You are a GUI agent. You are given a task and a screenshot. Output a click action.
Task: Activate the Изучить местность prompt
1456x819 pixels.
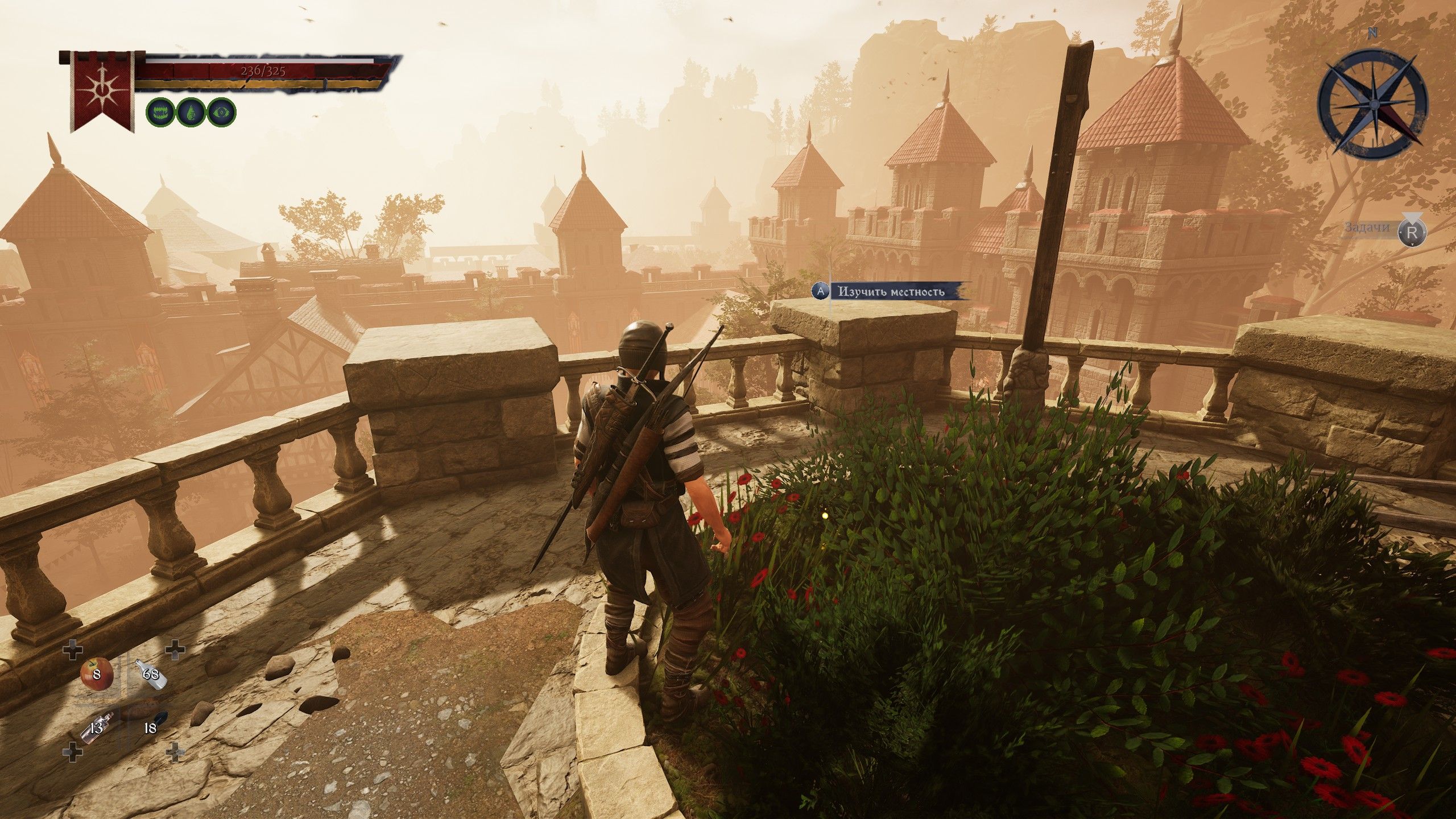pos(890,292)
